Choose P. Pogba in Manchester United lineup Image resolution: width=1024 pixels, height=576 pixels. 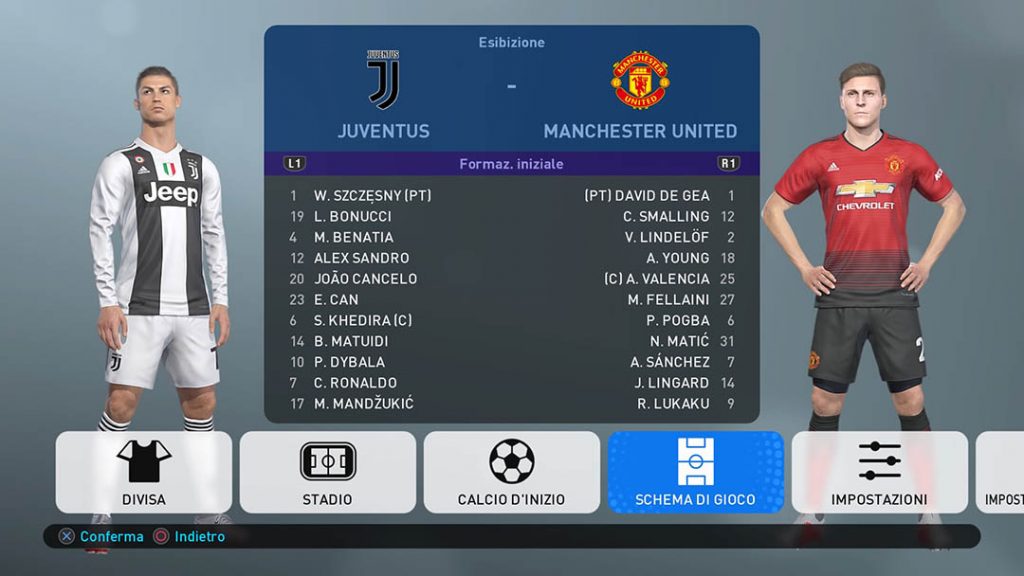678,320
